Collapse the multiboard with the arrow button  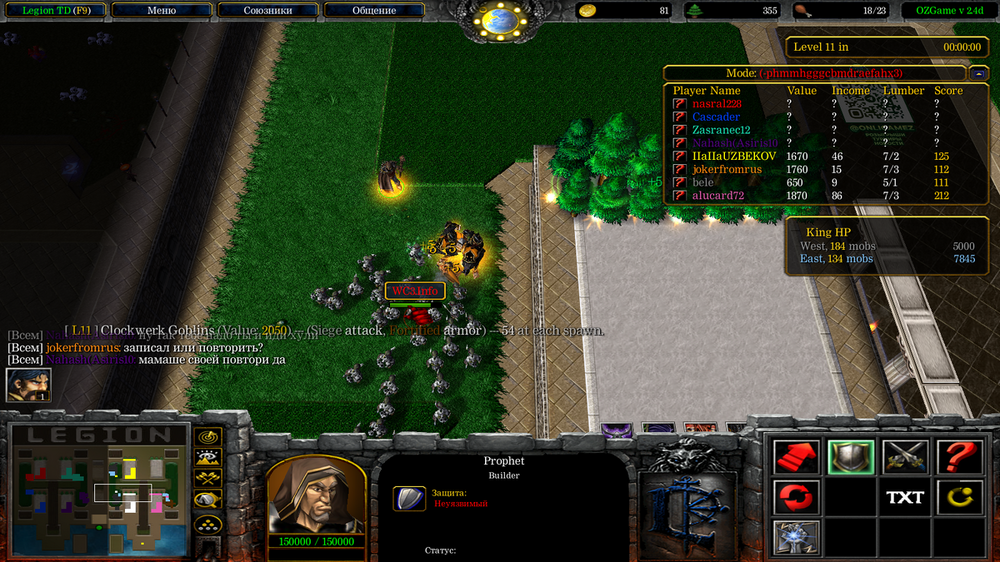click(x=978, y=73)
